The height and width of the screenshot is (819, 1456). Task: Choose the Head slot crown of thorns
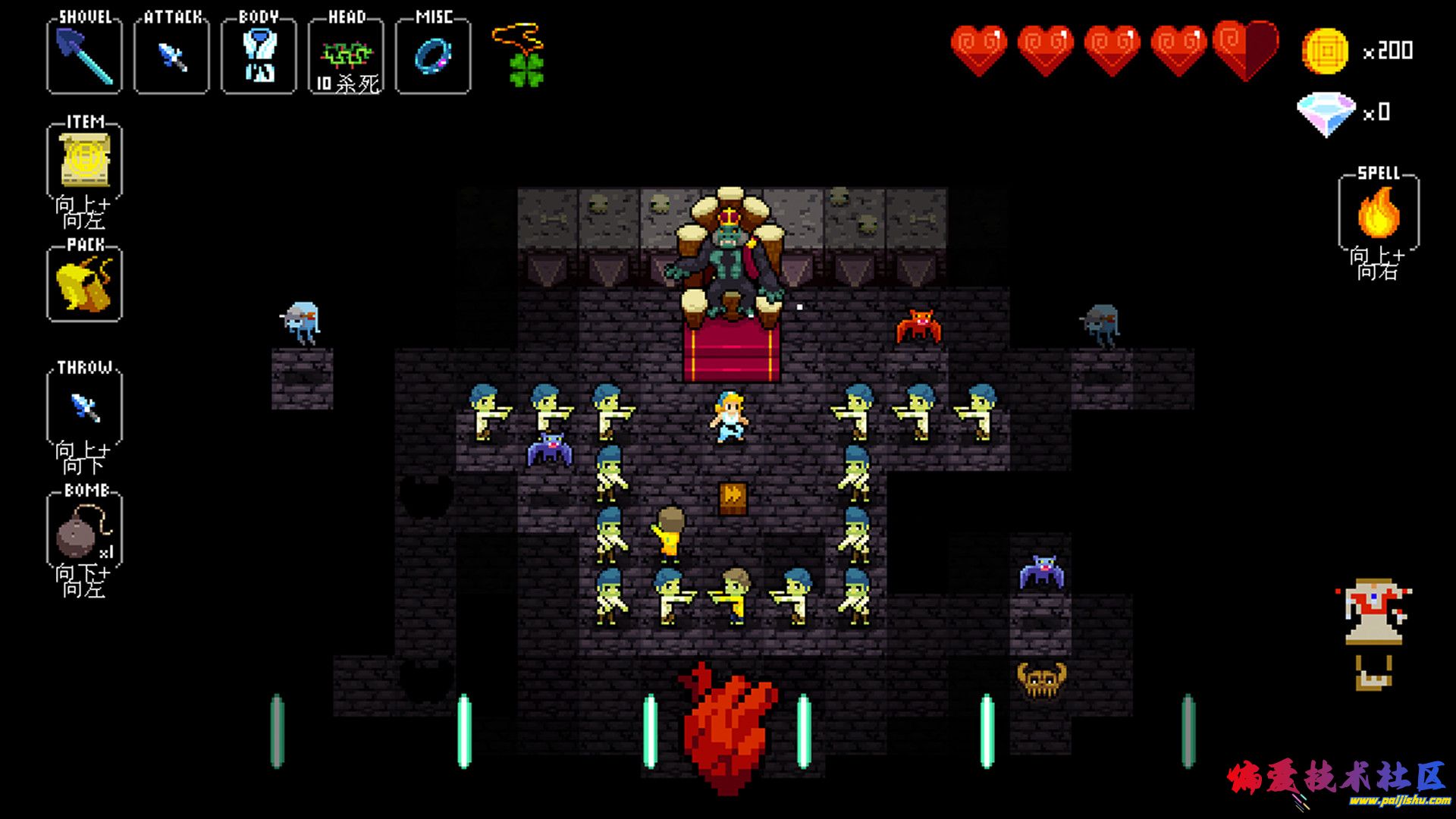tap(346, 57)
